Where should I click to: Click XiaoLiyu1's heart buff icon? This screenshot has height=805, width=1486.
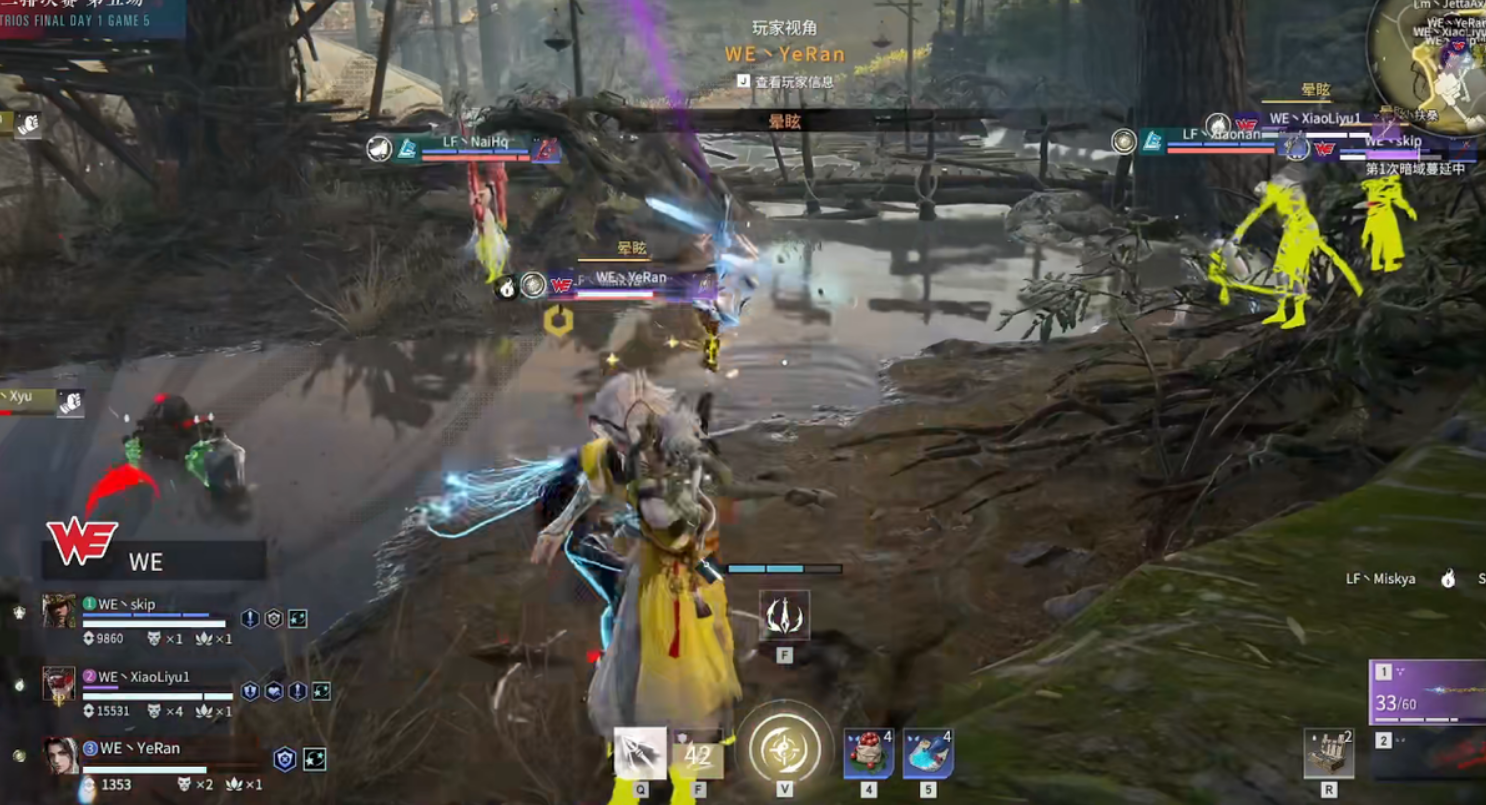274,691
